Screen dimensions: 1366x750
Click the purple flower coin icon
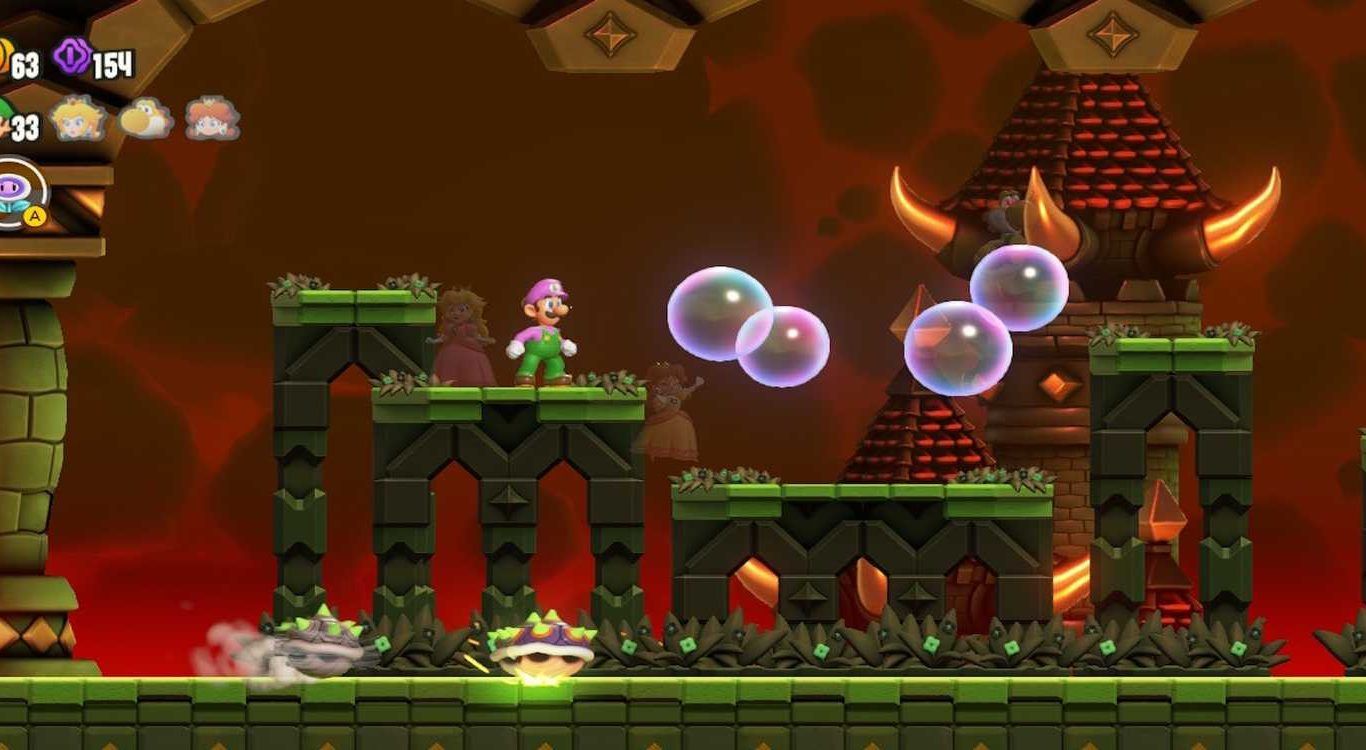[x=72, y=56]
